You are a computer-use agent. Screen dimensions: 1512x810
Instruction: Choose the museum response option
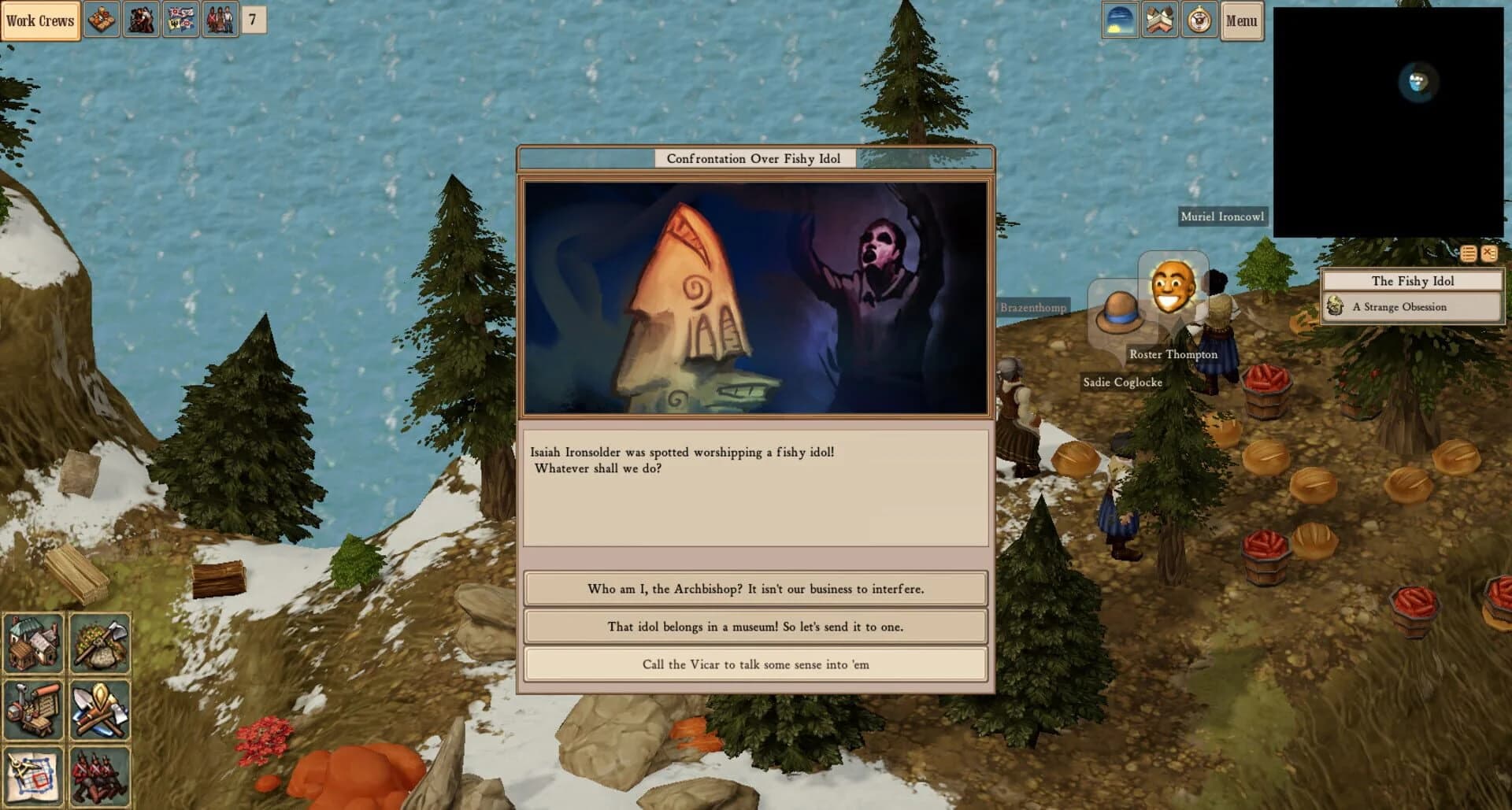755,627
